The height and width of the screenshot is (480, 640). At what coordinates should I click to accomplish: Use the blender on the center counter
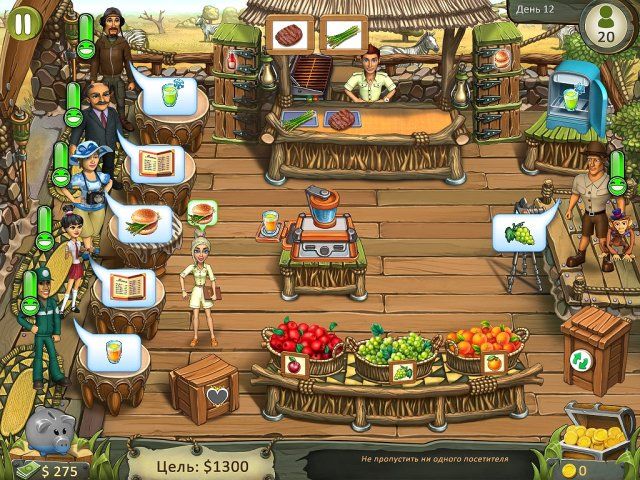coord(323,212)
